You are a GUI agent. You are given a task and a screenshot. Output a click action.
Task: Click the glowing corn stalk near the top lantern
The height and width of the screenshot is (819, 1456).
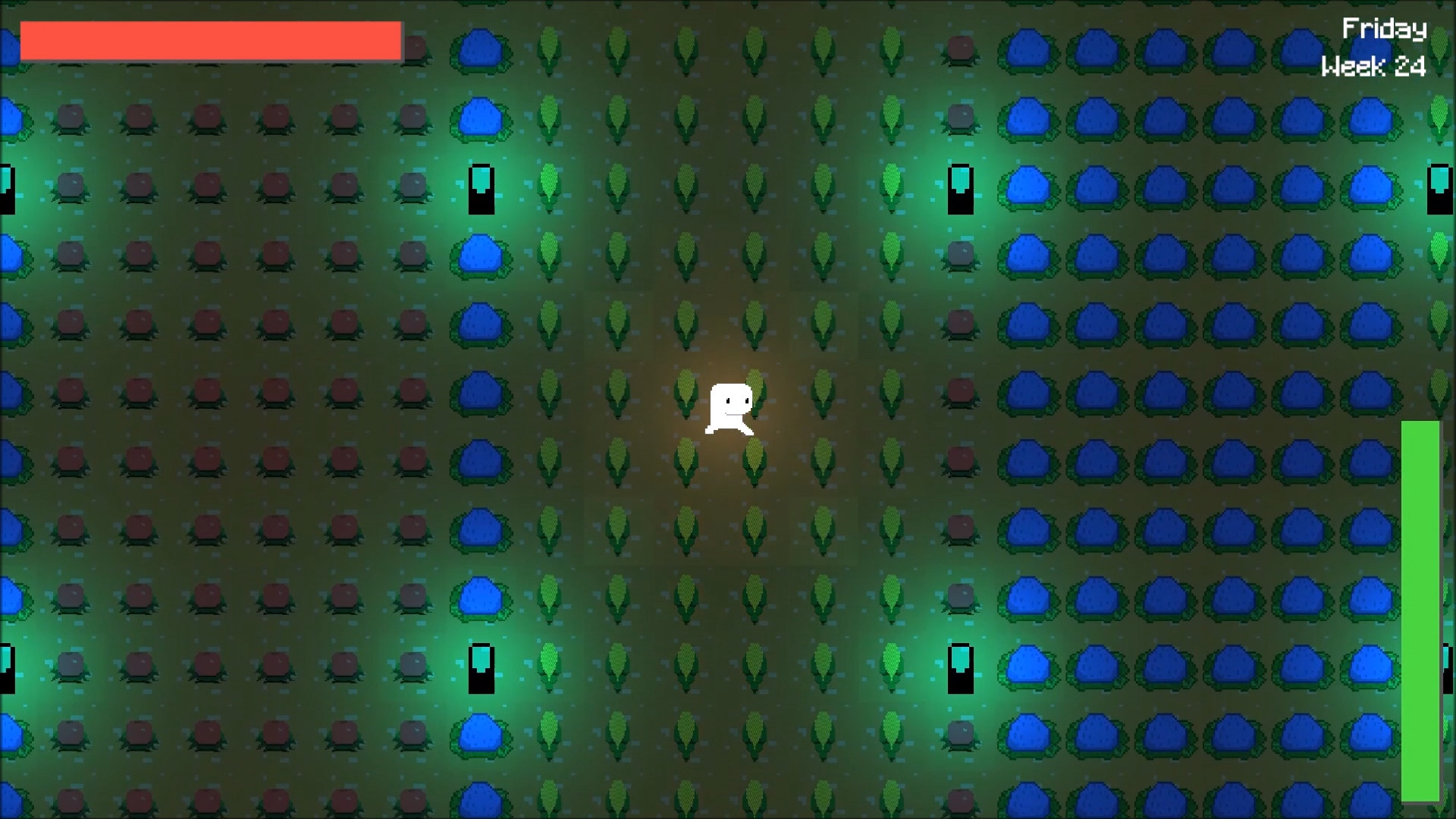click(548, 187)
